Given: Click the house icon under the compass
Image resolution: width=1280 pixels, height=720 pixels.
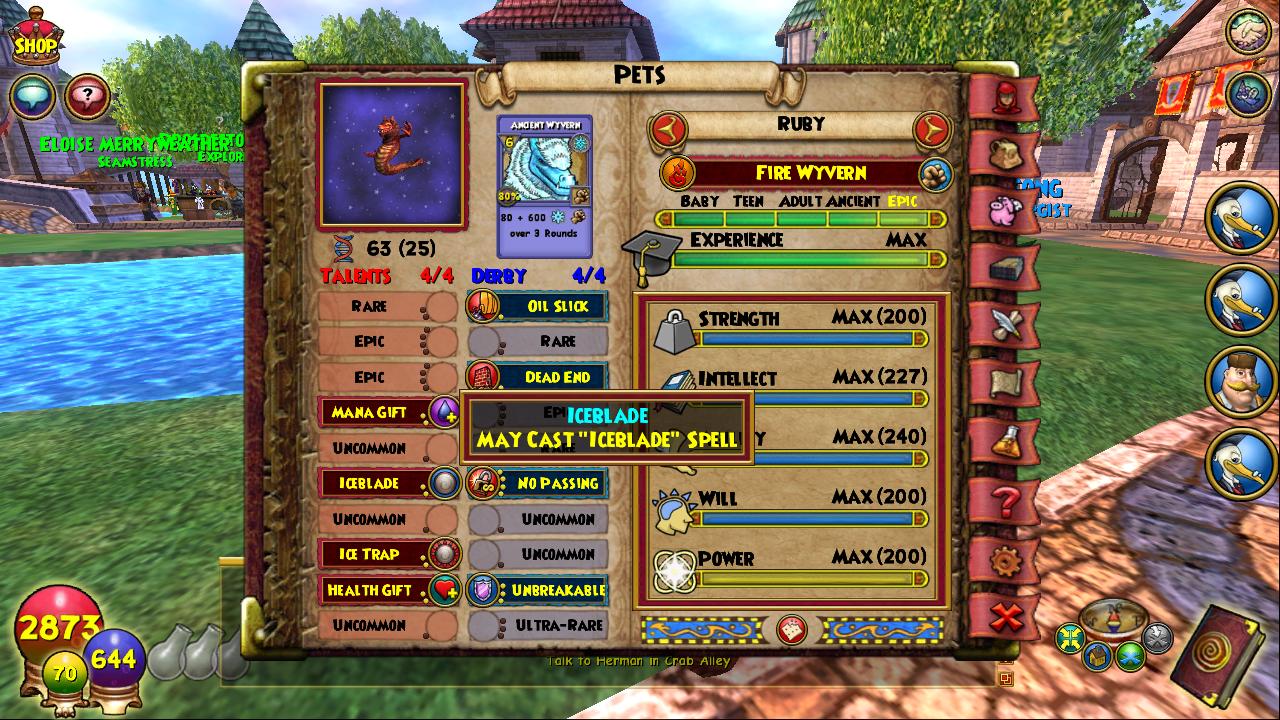Looking at the screenshot, I should (1098, 656).
